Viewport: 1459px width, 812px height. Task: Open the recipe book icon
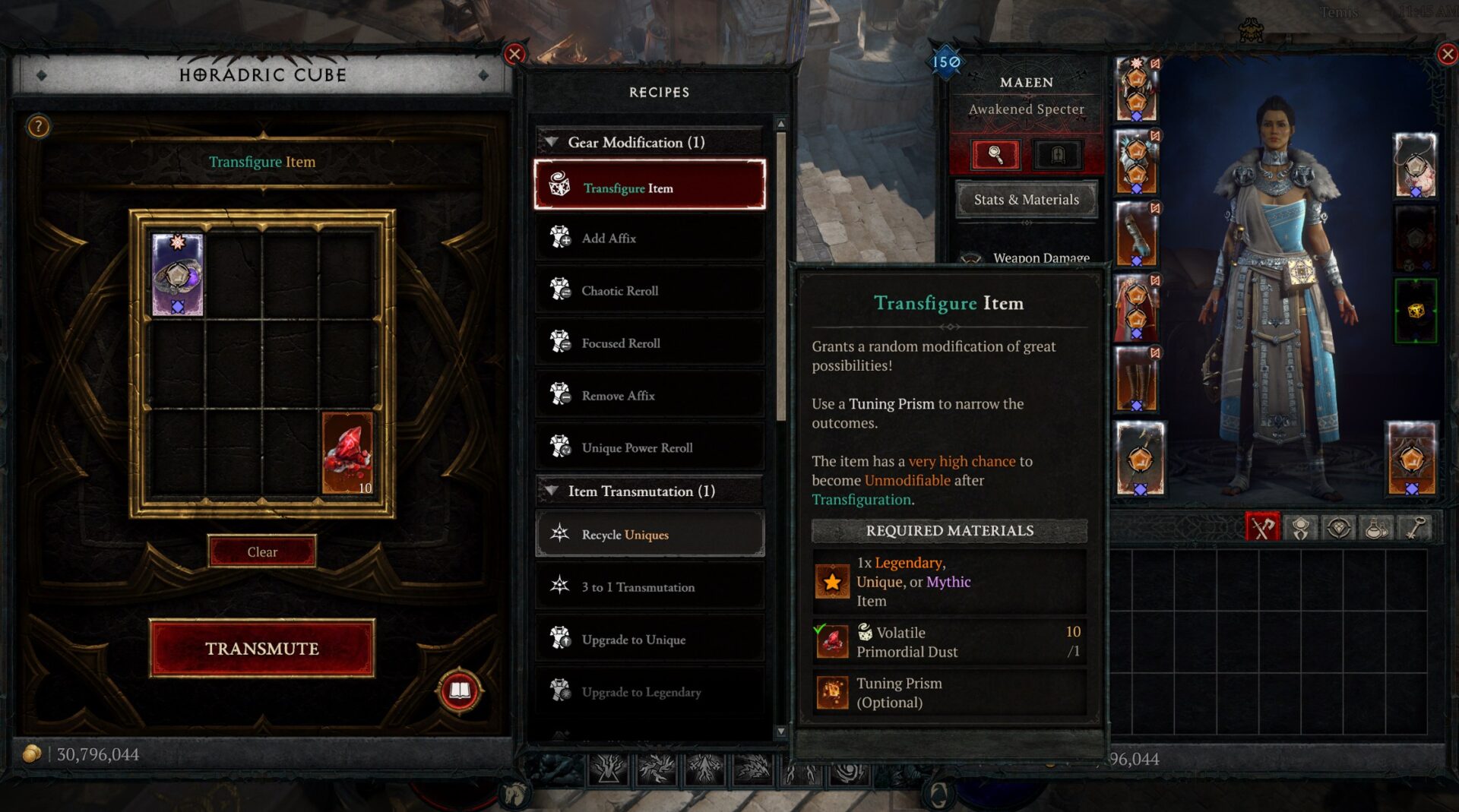pyautogui.click(x=459, y=690)
